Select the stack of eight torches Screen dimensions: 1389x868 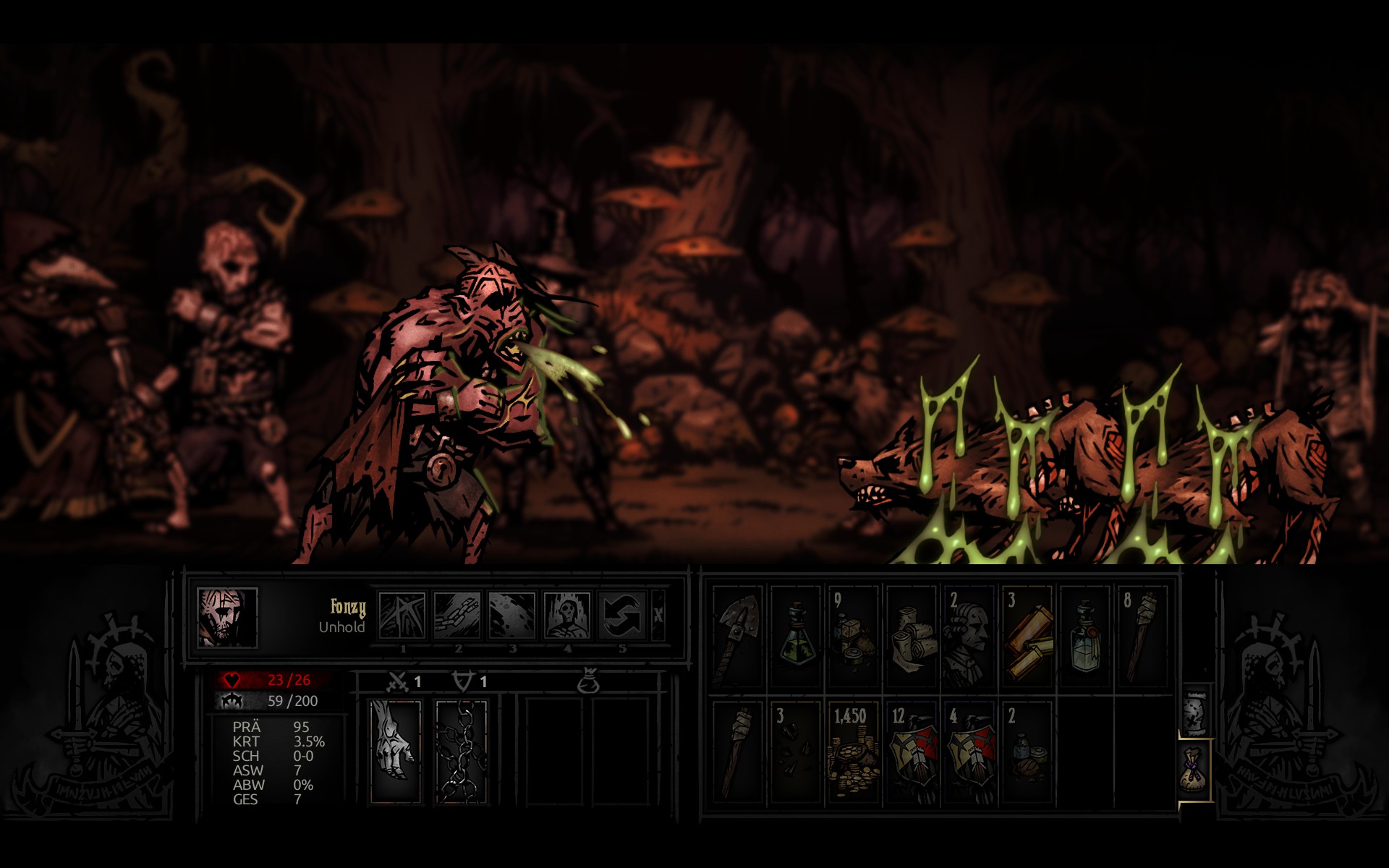point(1143,637)
